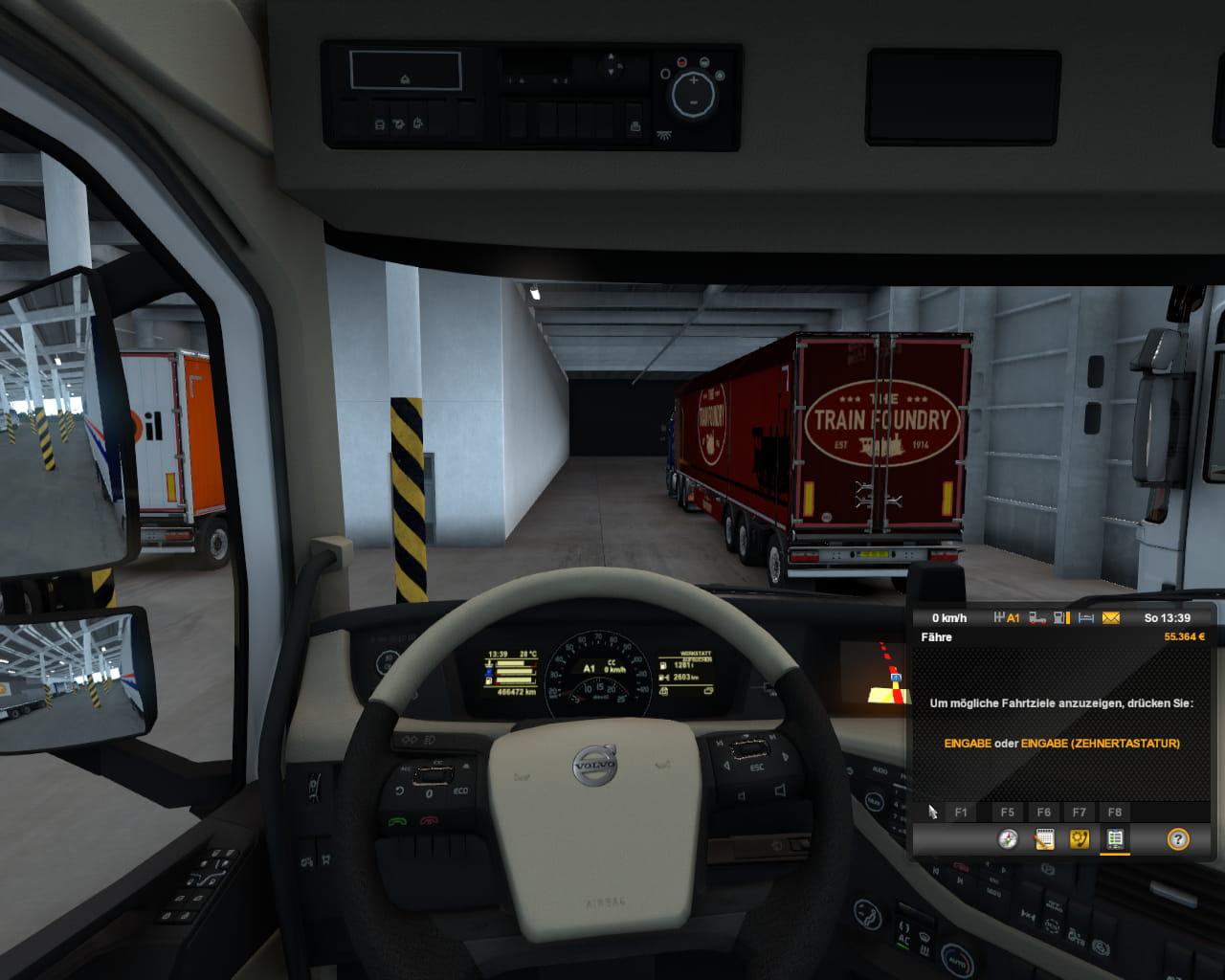The height and width of the screenshot is (980, 1225).
Task: Open the question mark help button
Action: [1178, 839]
